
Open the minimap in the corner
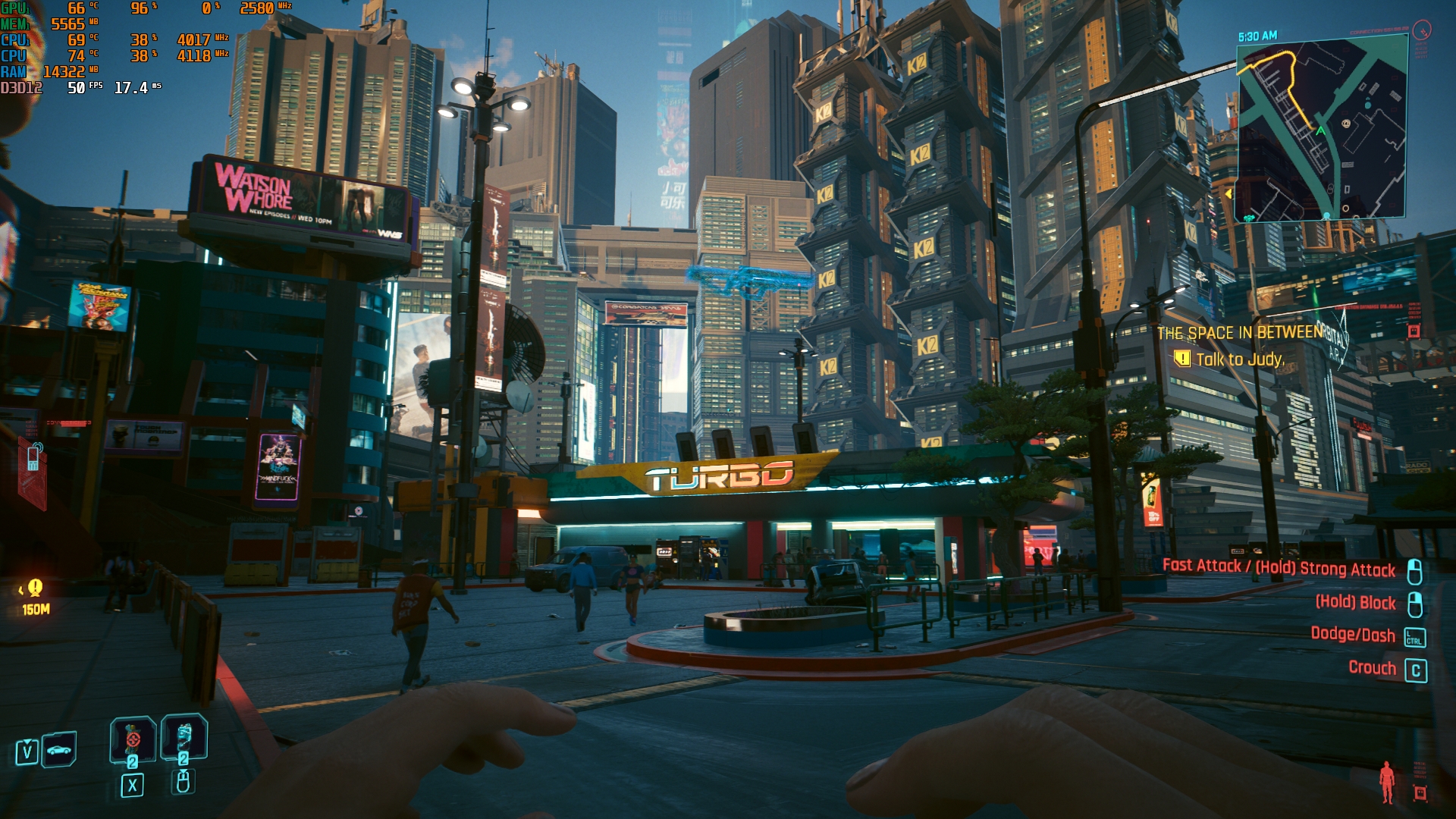(x=1322, y=130)
